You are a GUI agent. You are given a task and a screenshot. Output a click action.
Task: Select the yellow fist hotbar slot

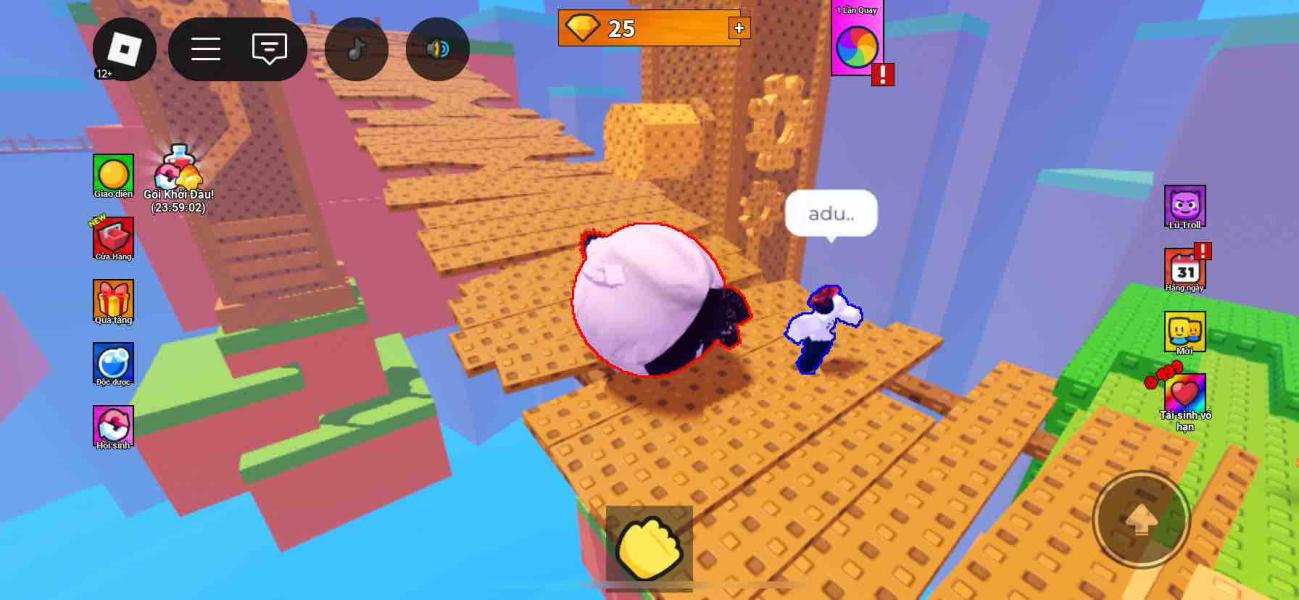(649, 547)
